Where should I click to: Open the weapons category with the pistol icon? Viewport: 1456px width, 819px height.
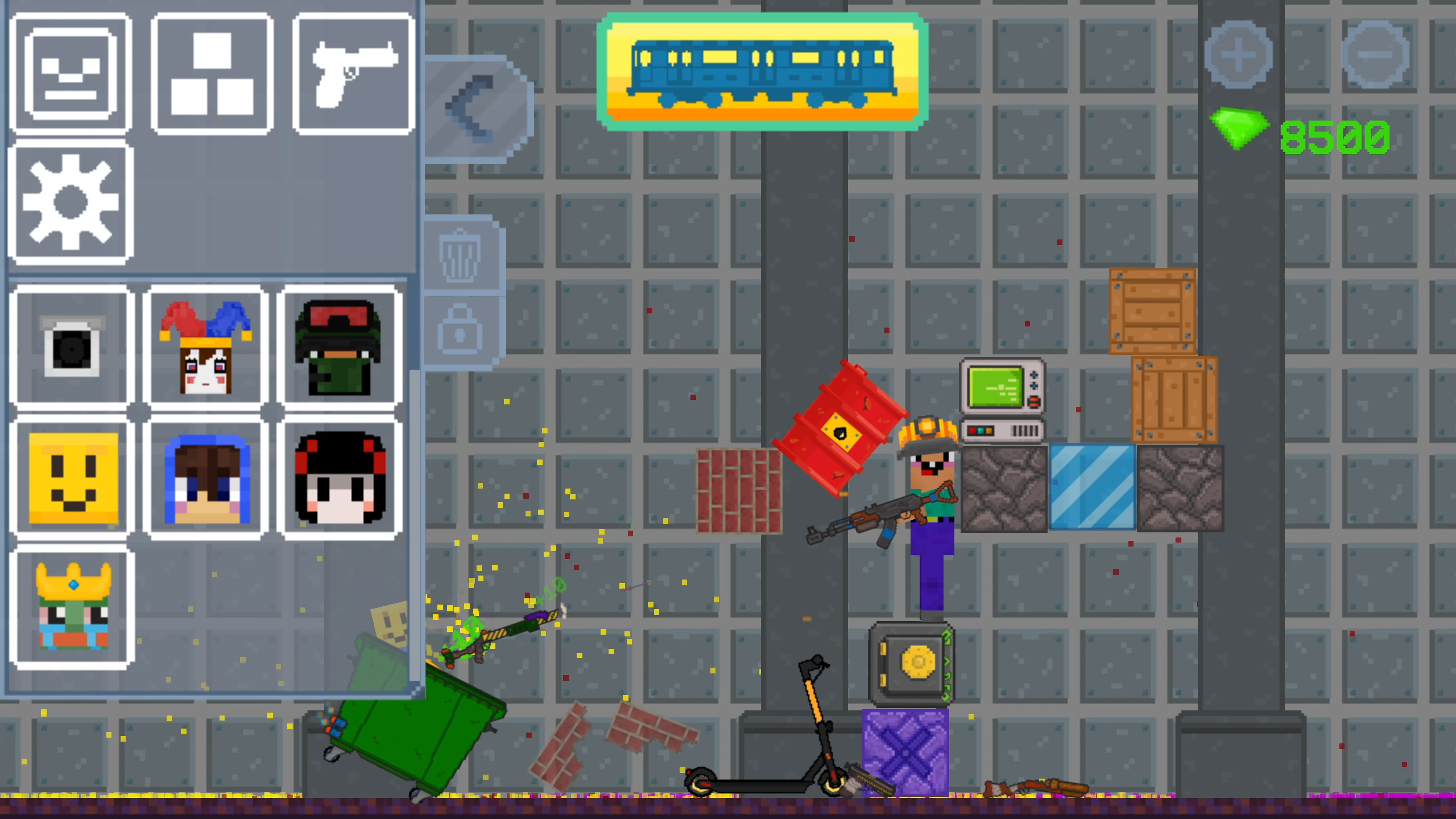[353, 73]
